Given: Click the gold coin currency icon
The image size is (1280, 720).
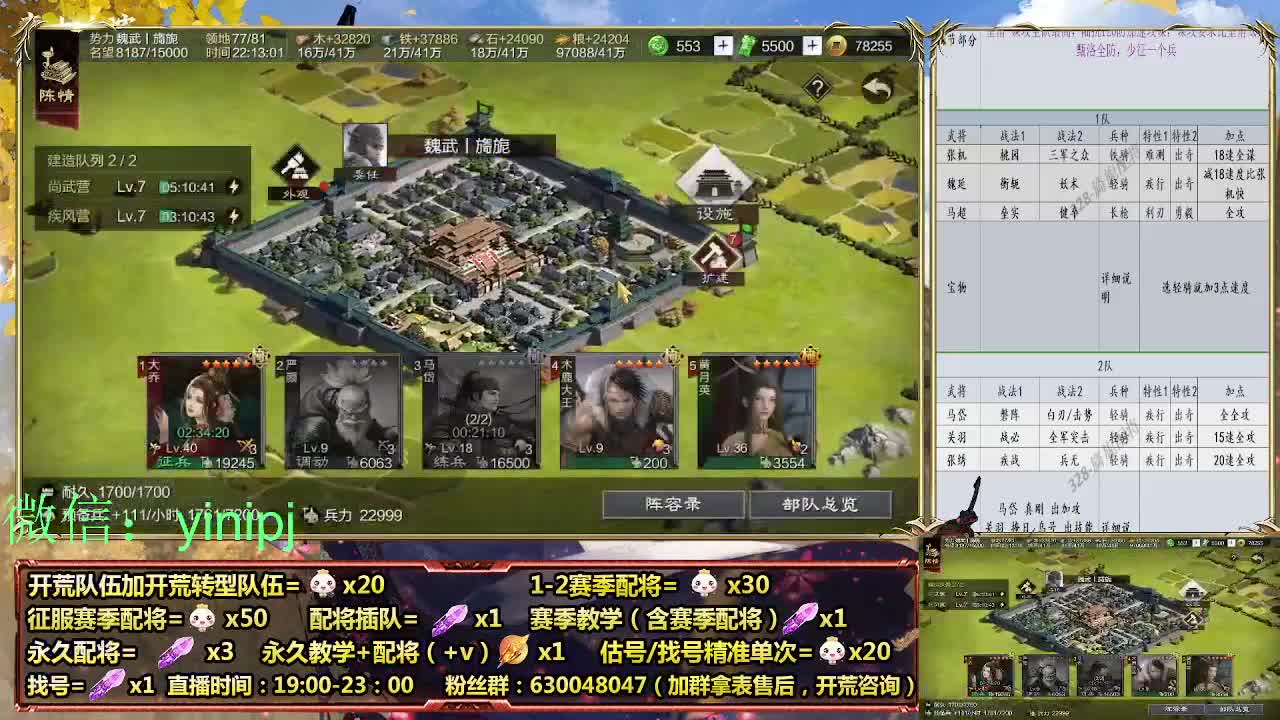Looking at the screenshot, I should tap(837, 45).
